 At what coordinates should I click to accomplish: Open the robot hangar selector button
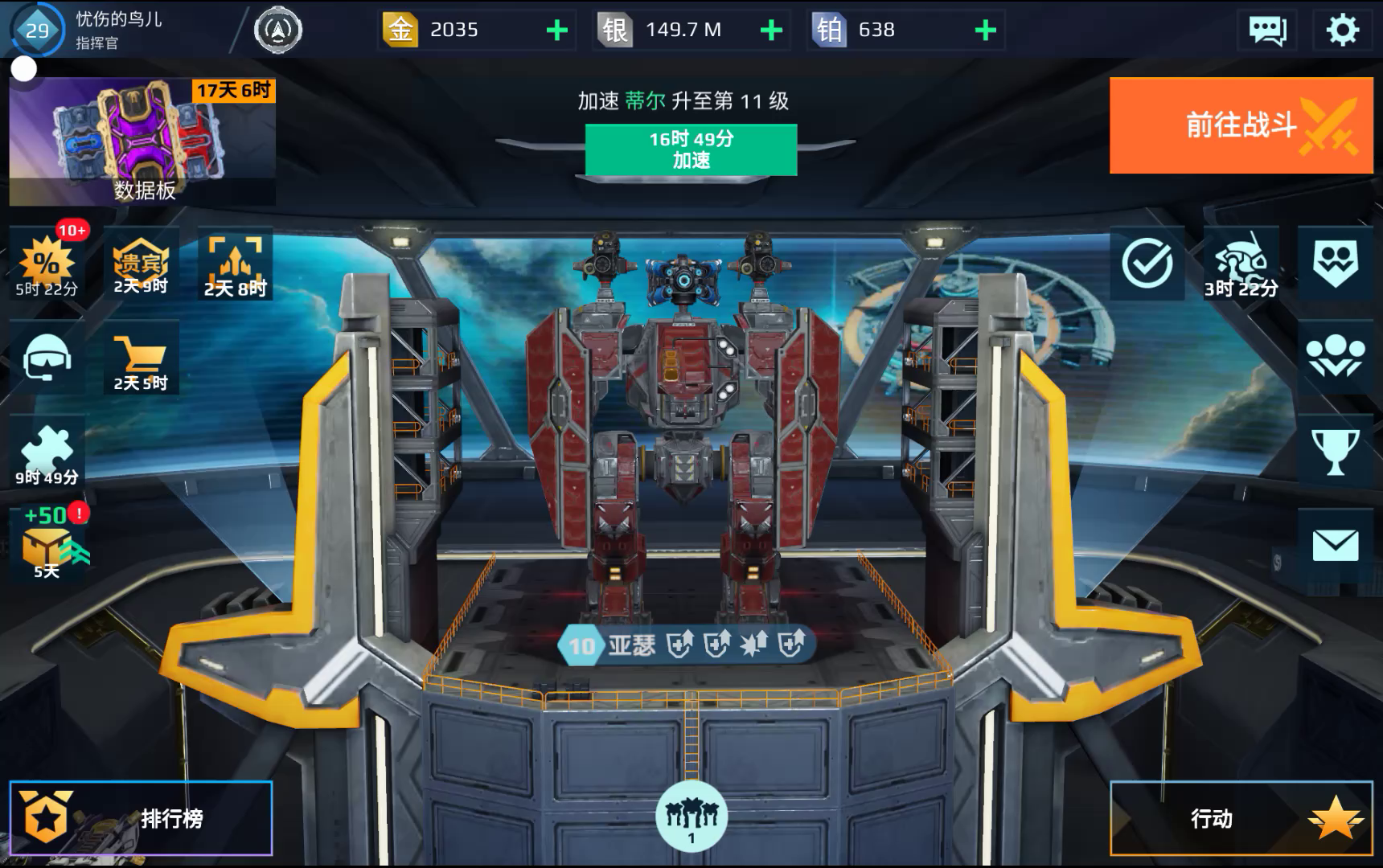(691, 816)
